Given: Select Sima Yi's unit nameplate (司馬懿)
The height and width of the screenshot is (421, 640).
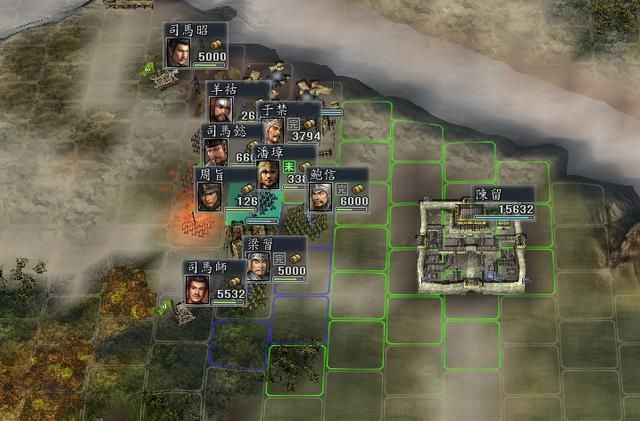Looking at the screenshot, I should point(218,130).
